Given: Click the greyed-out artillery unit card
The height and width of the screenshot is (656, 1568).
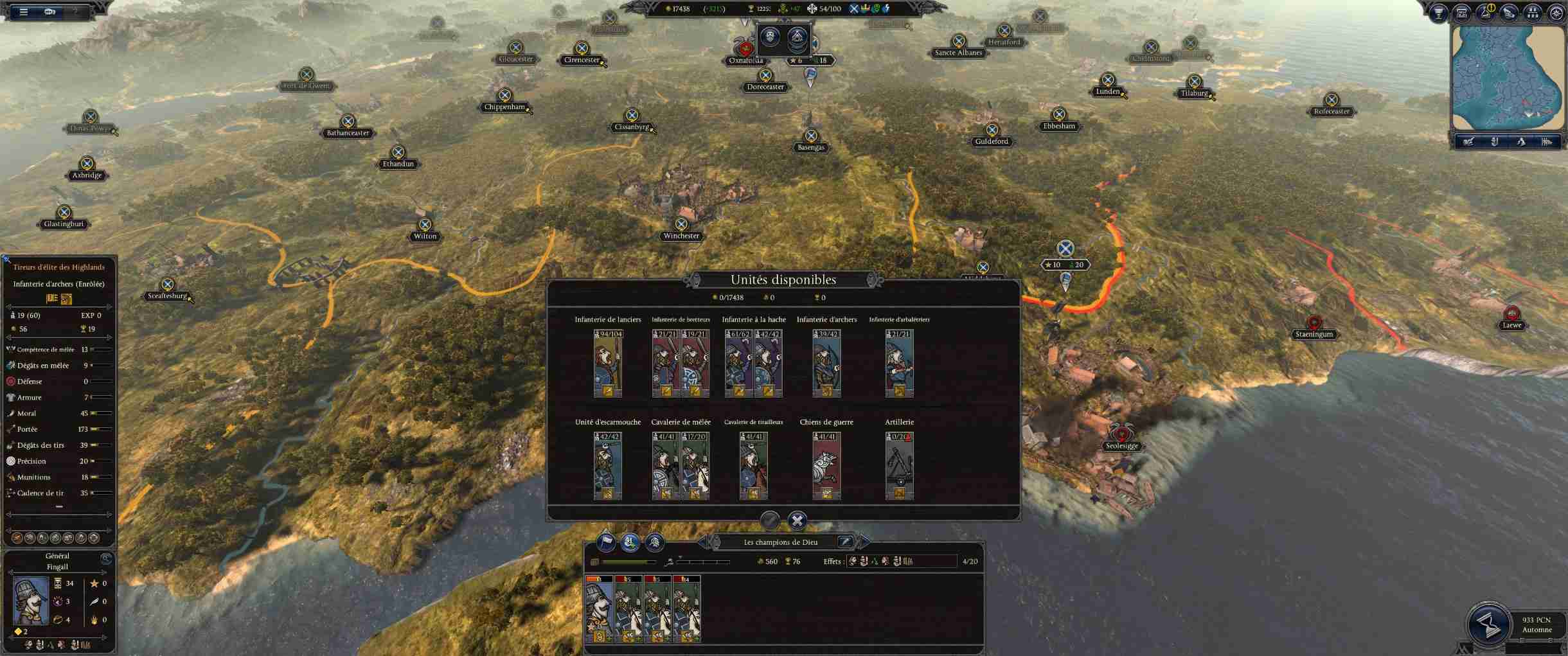Looking at the screenshot, I should click(x=899, y=466).
